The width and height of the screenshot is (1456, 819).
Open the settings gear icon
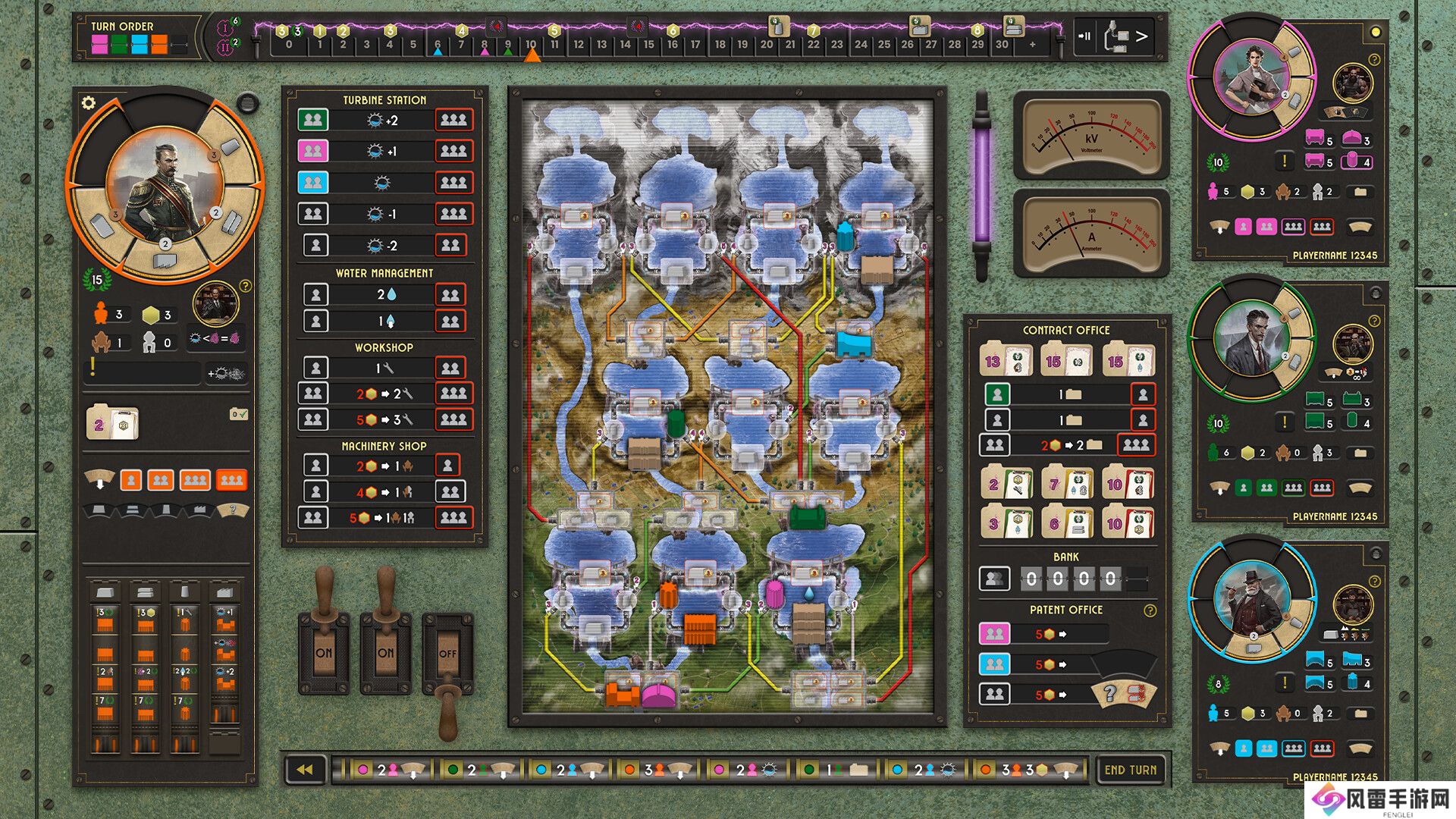point(89,103)
